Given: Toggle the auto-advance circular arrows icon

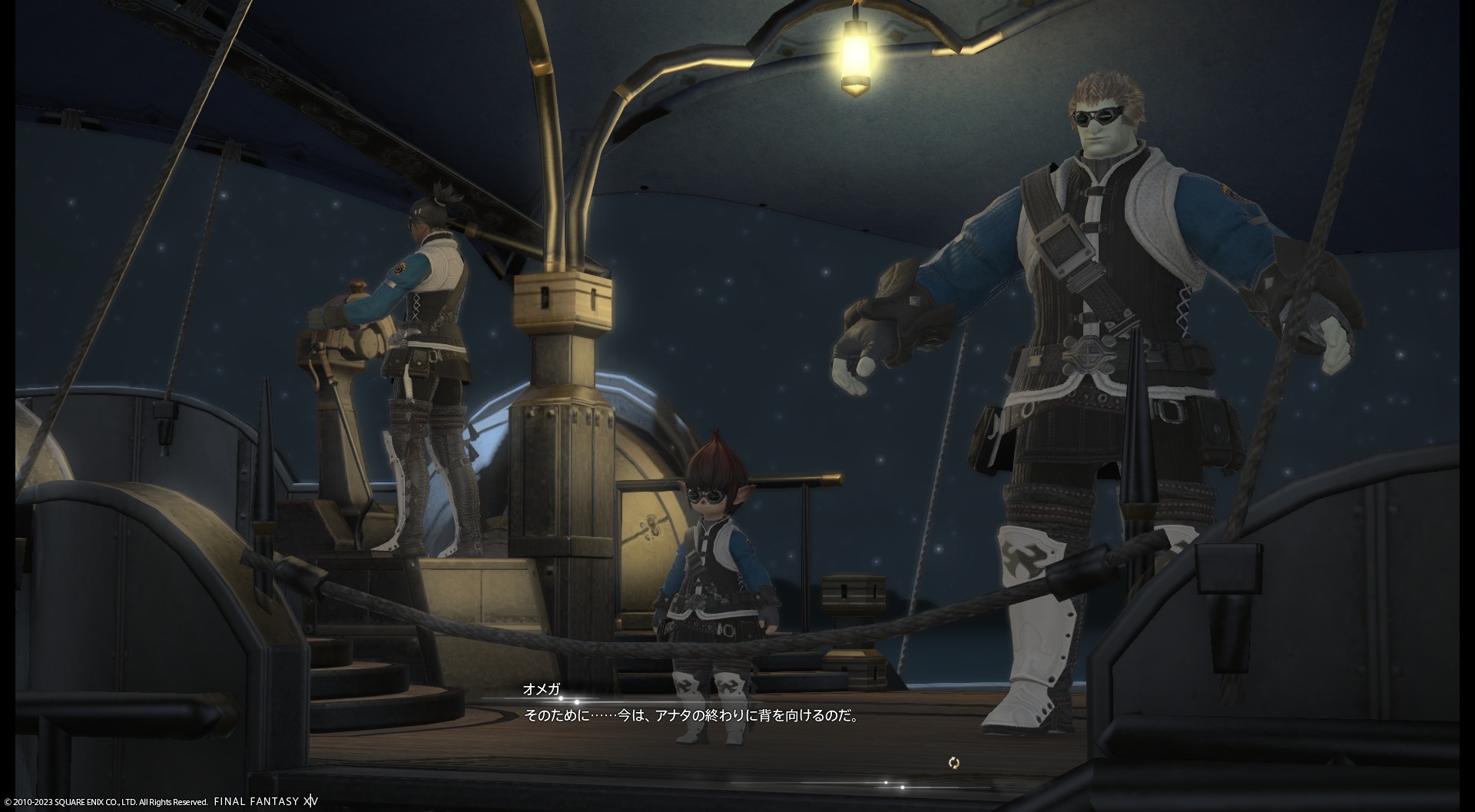Looking at the screenshot, I should coord(953,763).
